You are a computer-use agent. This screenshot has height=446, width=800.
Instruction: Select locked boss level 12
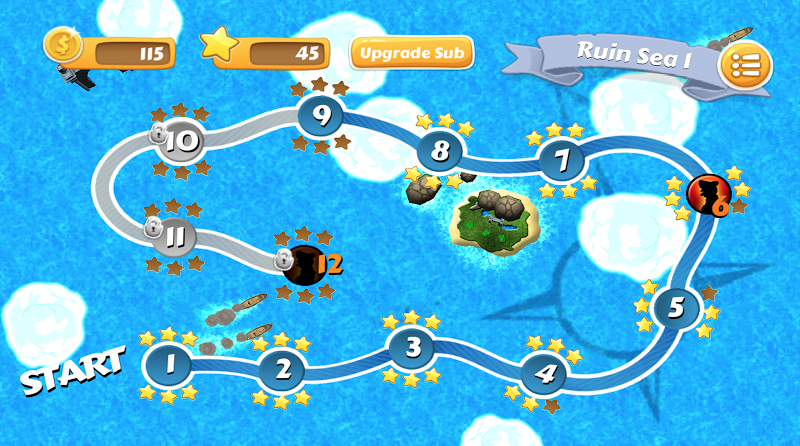pyautogui.click(x=304, y=264)
